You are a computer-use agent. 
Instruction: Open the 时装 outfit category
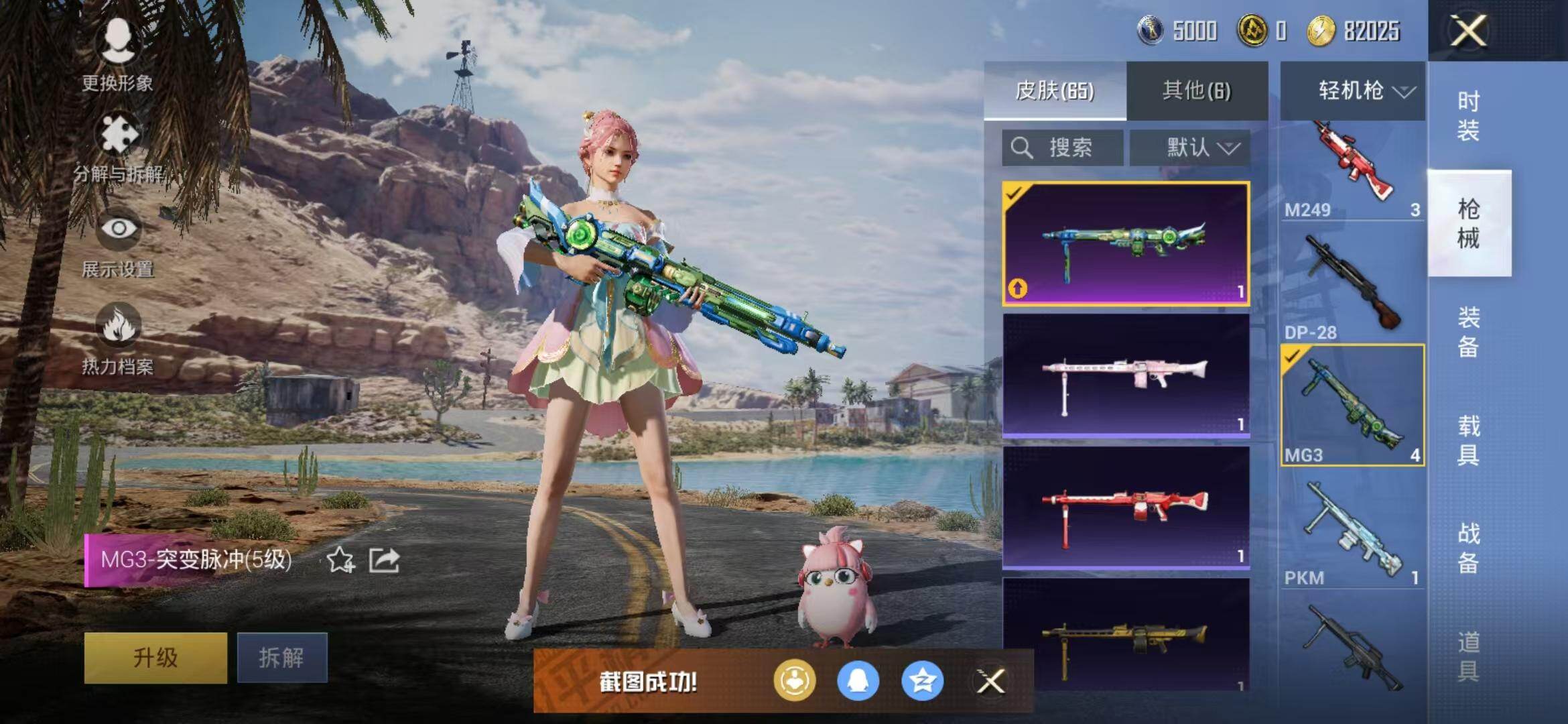1469,115
